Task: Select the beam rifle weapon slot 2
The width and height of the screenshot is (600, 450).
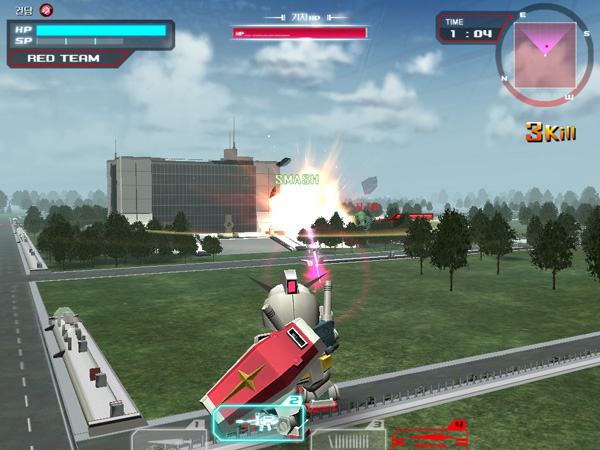Action: [x=259, y=421]
